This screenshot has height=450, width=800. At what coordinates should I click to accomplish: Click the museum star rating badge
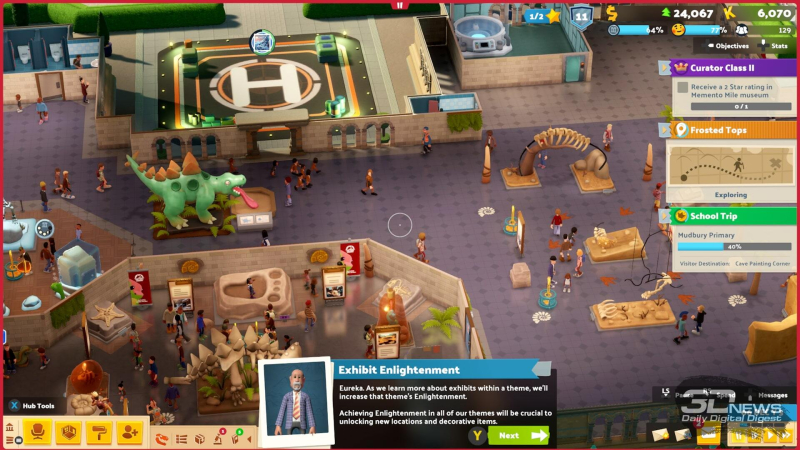(544, 15)
